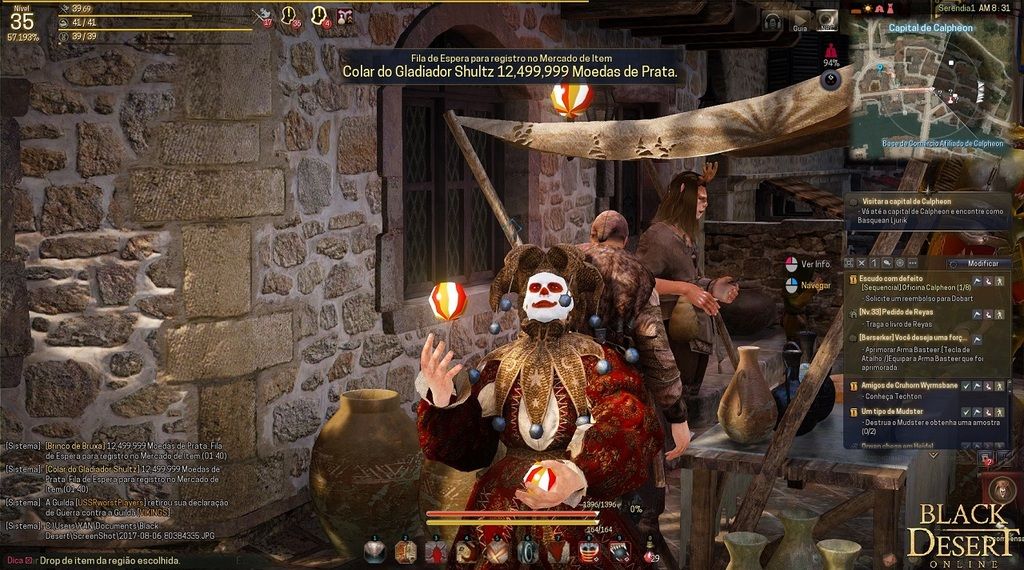
Task: Toggle the Dica tip checkbox
Action: pos(29,562)
